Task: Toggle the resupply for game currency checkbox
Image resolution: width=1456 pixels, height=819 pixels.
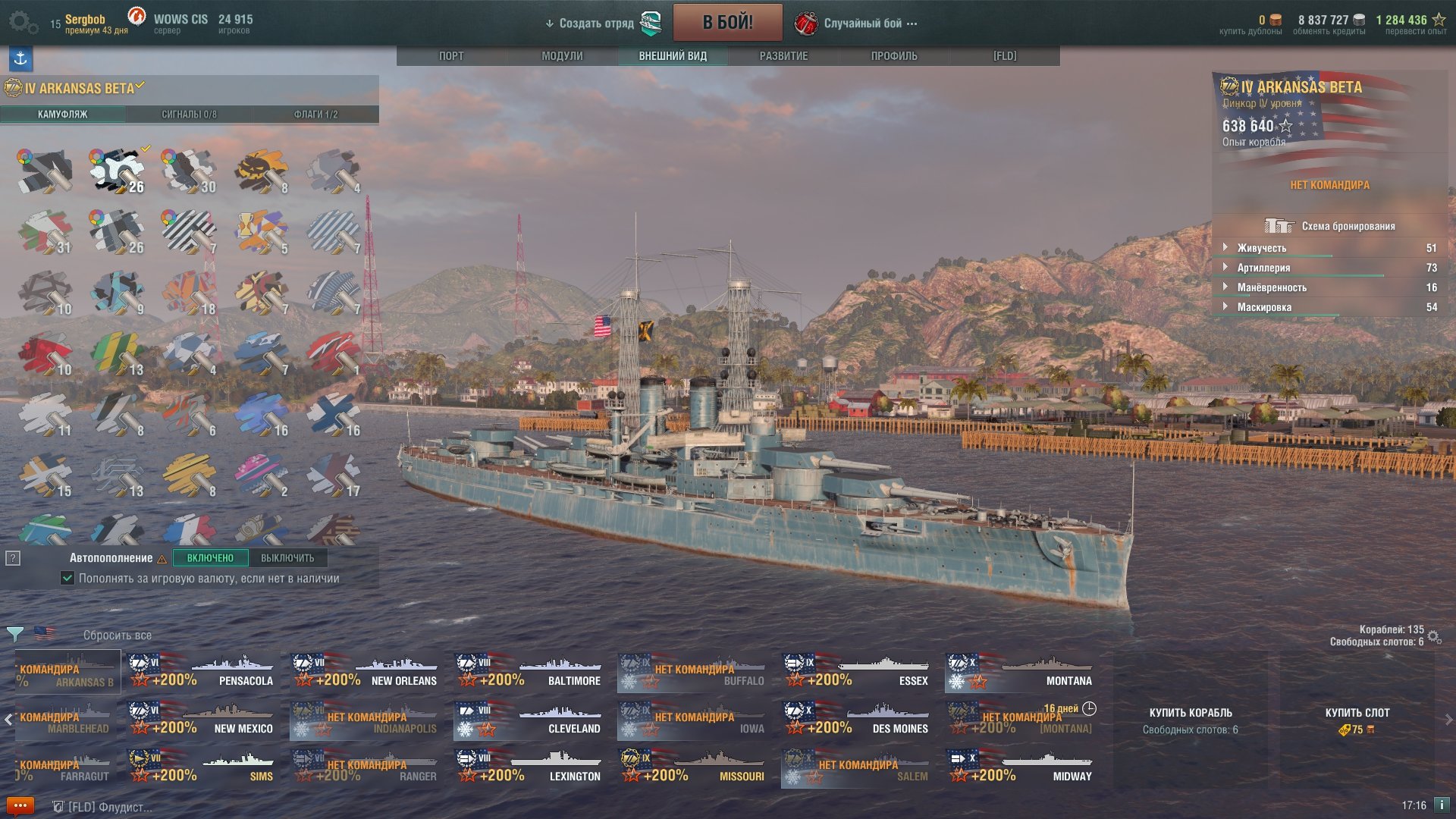Action: tap(67, 579)
